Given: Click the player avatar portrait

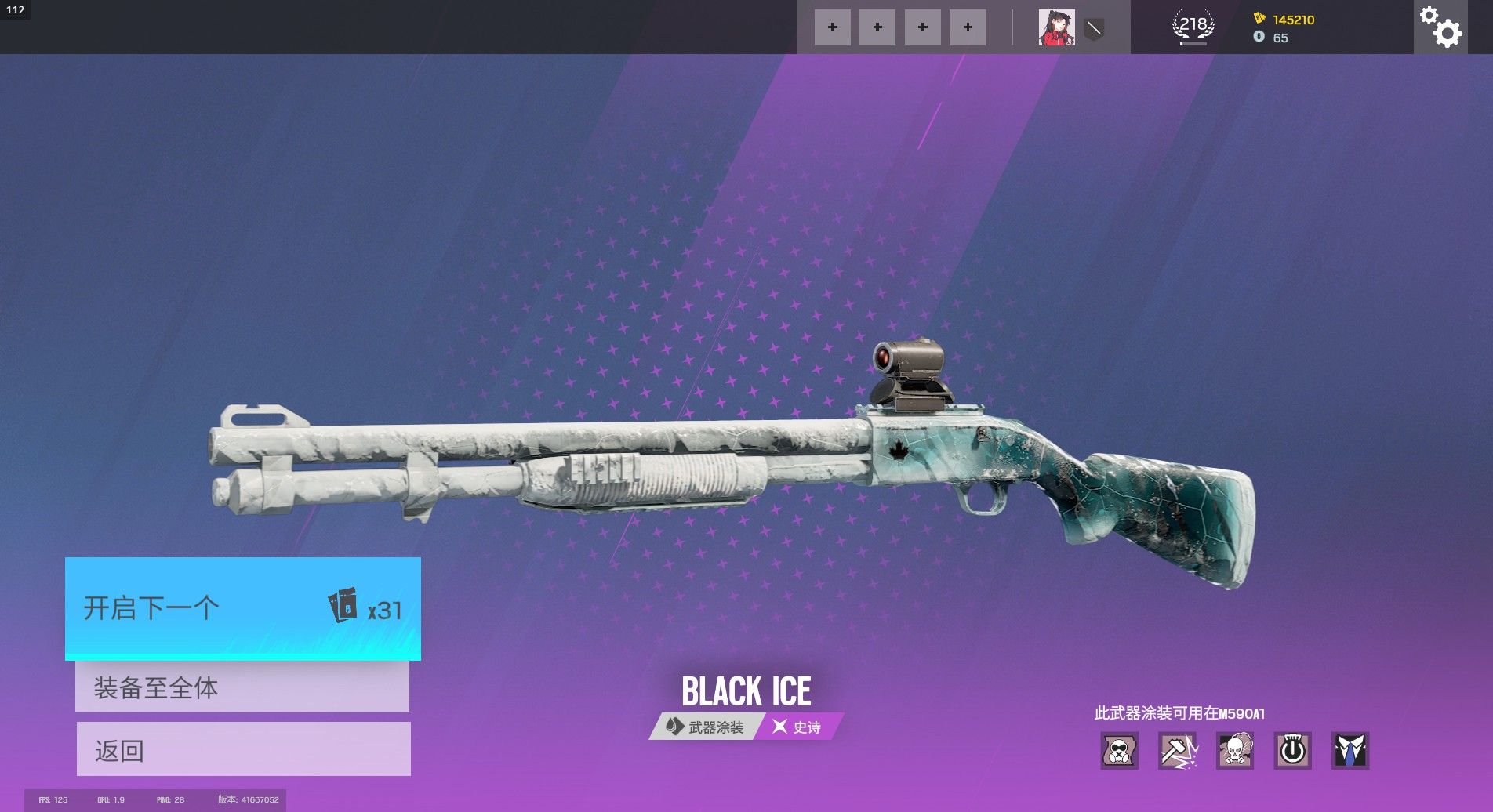Looking at the screenshot, I should 1056,27.
